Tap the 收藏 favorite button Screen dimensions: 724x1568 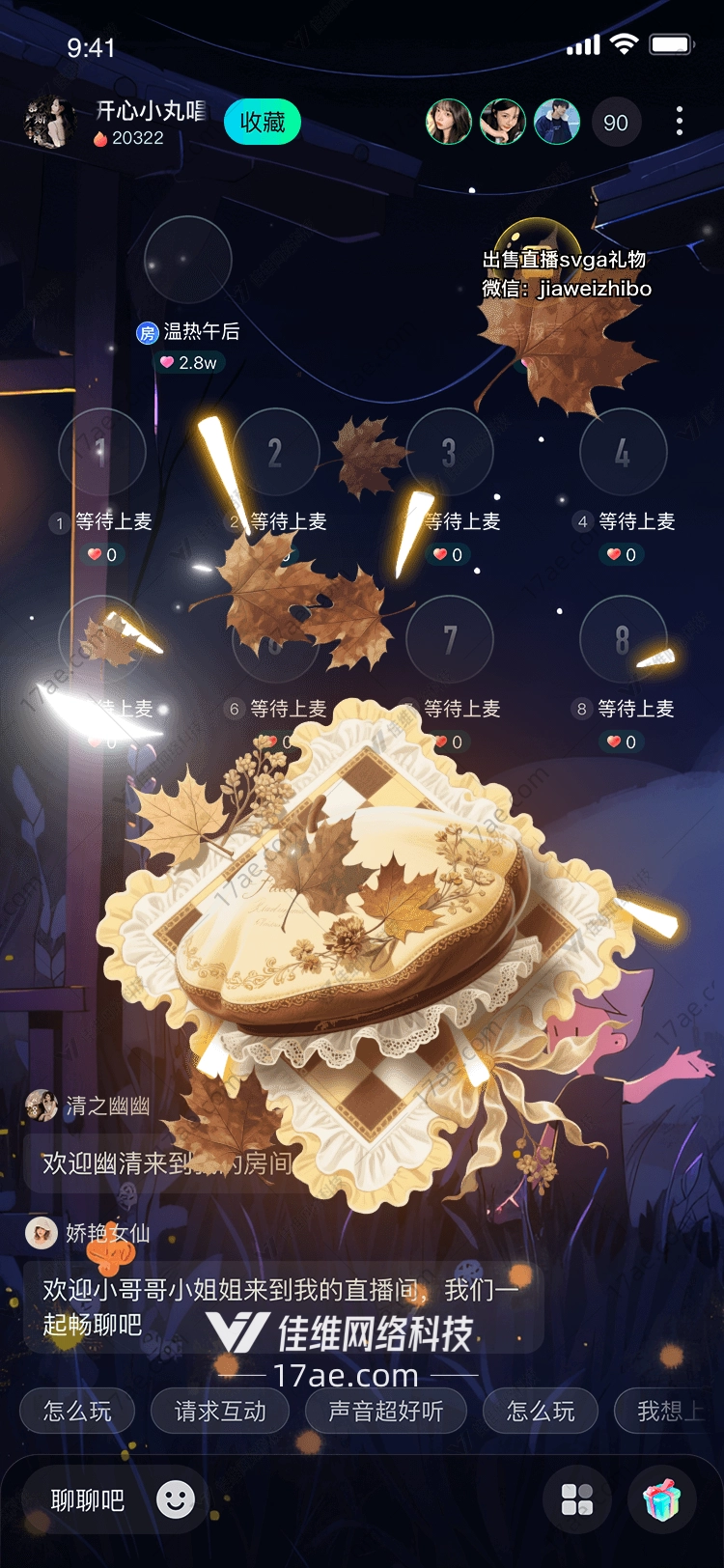pyautogui.click(x=263, y=123)
